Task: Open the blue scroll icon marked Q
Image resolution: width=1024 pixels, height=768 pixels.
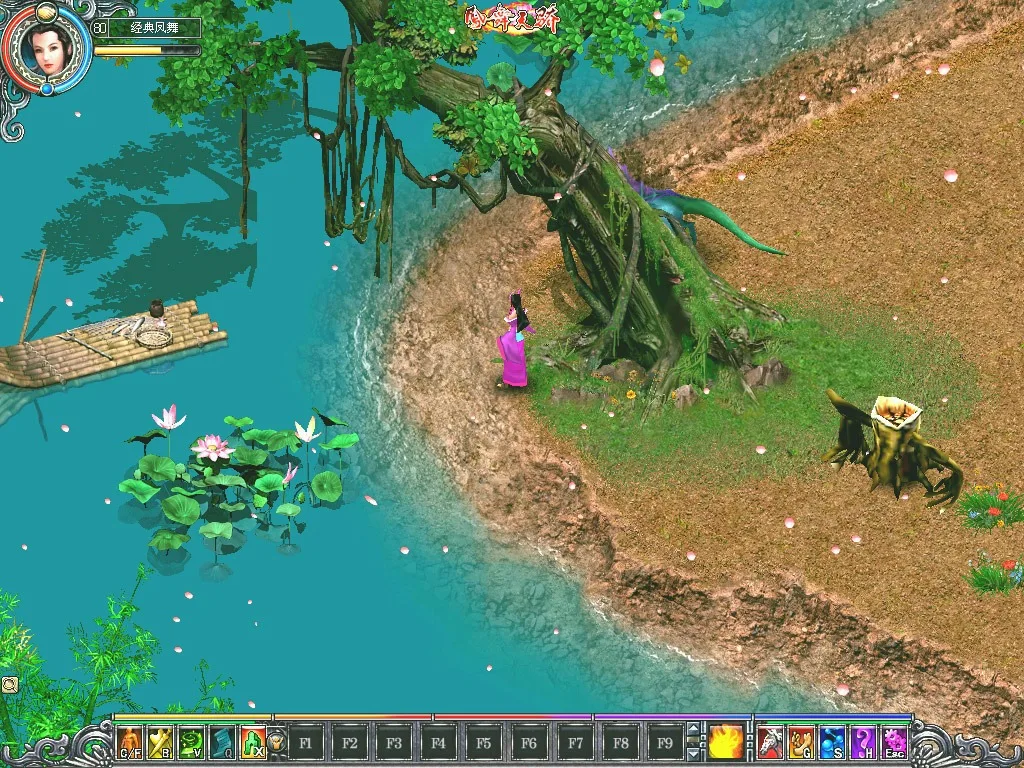Action: 222,742
